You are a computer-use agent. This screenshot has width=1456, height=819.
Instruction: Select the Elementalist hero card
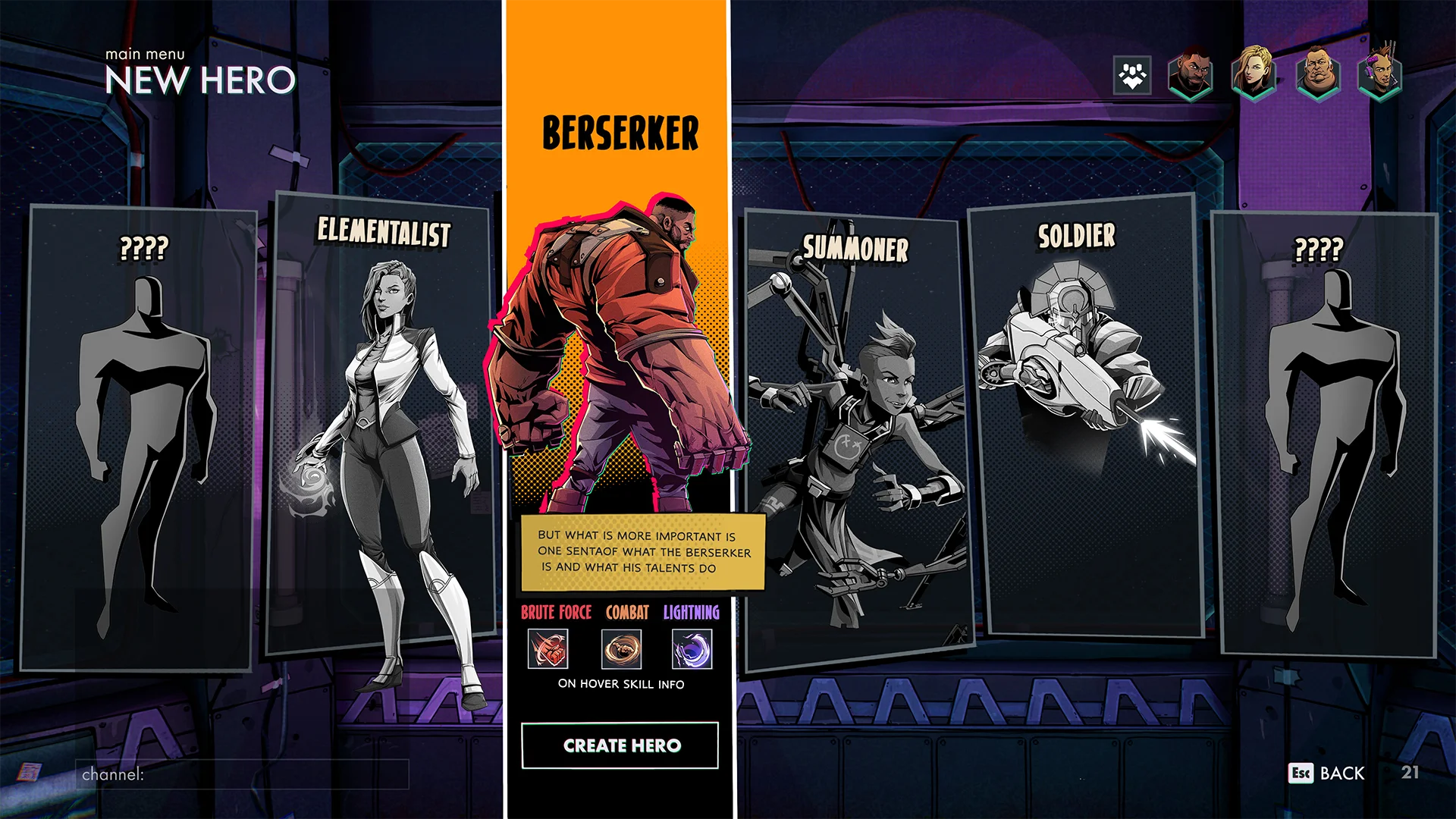point(383,425)
